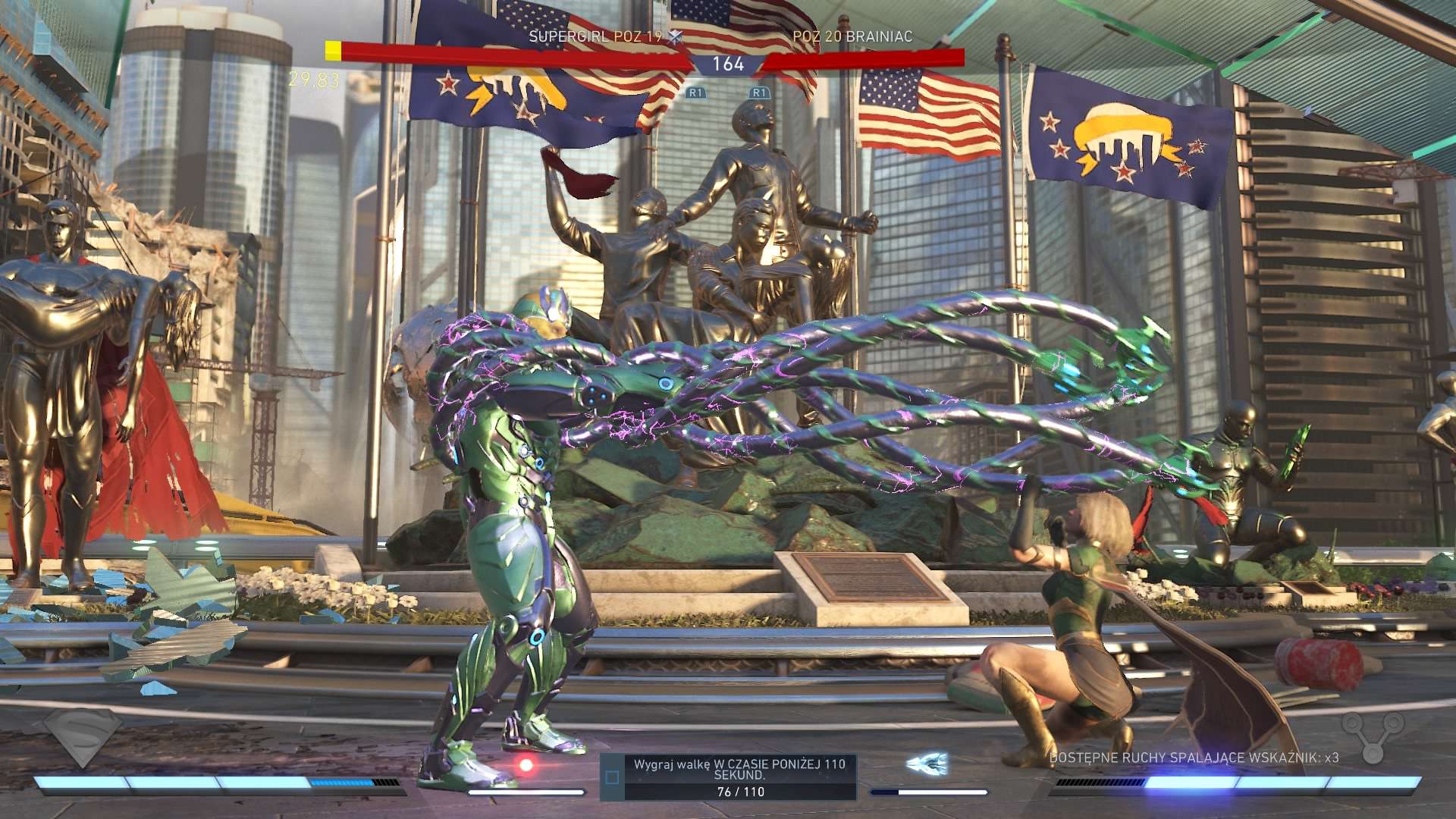The width and height of the screenshot is (1456, 819).
Task: Select Brainiac's three-node trait icon
Action: coord(1373,736)
